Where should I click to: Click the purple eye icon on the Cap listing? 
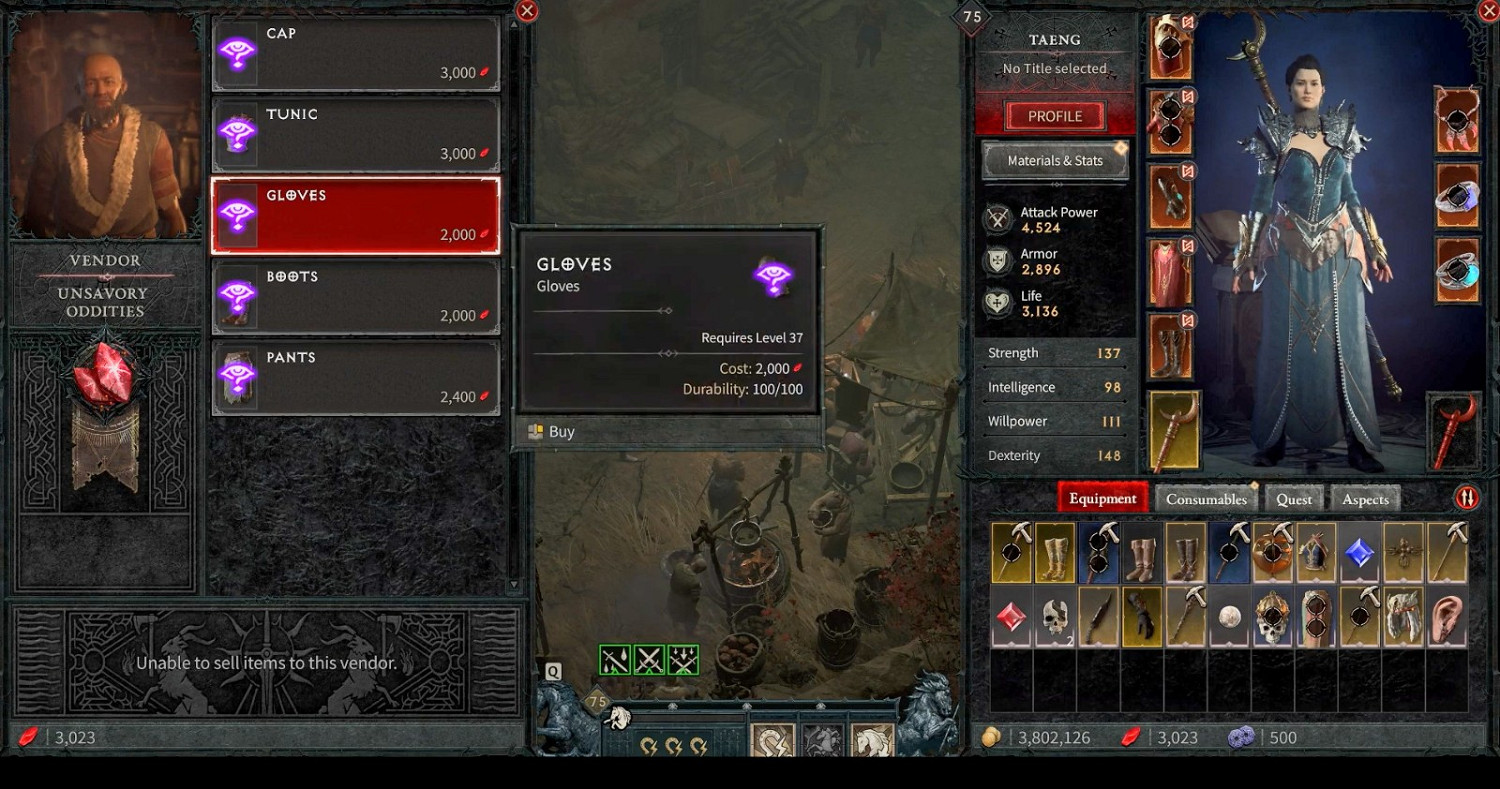[237, 51]
